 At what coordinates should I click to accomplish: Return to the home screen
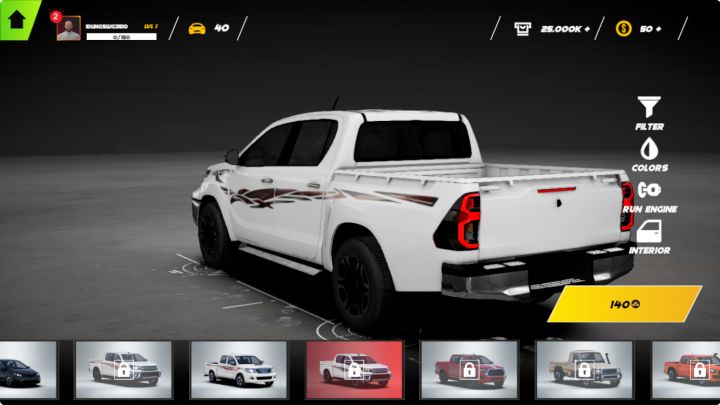[17, 19]
